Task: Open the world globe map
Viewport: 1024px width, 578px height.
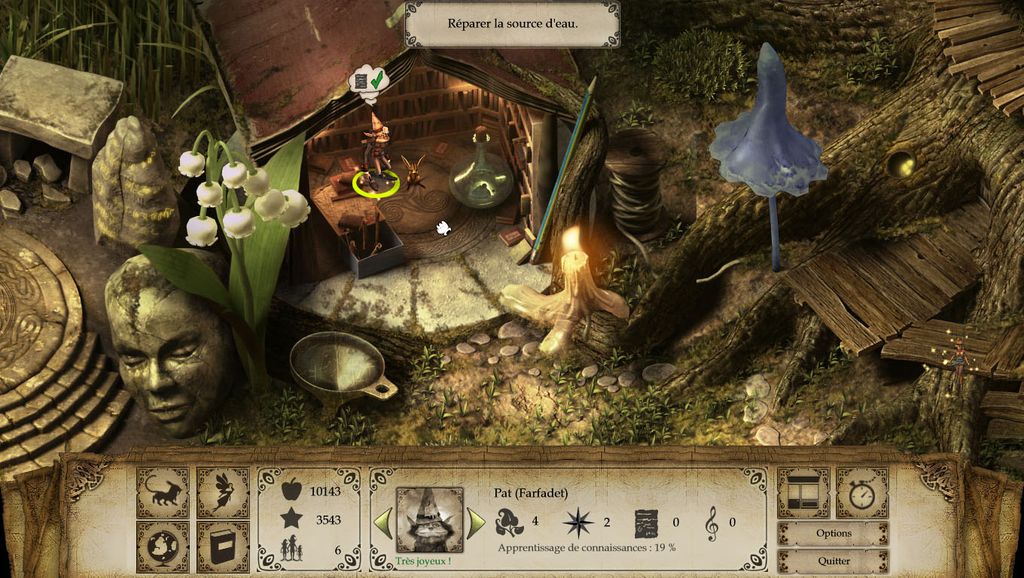Action: pos(162,546)
